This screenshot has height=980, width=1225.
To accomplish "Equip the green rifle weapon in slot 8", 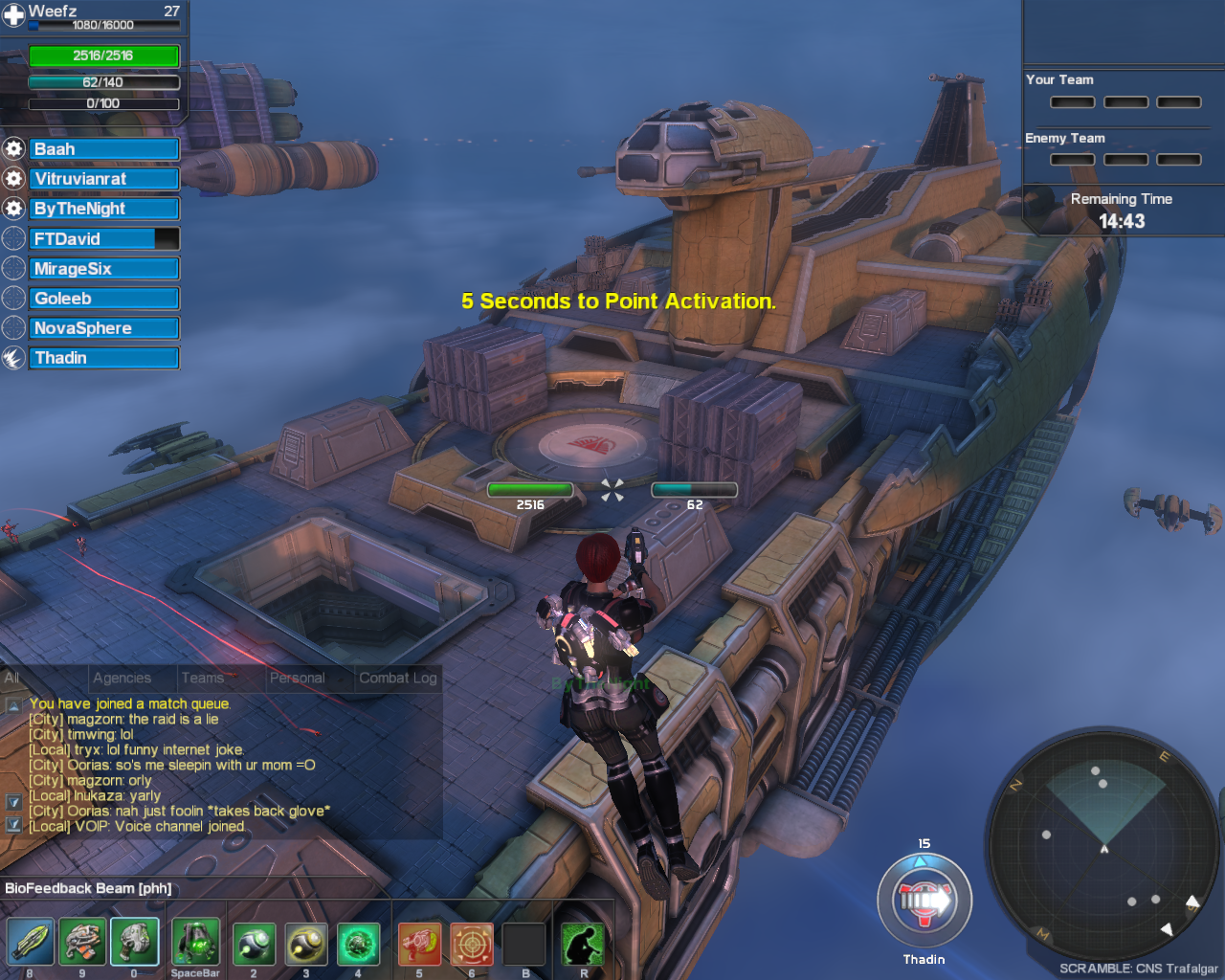I will 30,943.
